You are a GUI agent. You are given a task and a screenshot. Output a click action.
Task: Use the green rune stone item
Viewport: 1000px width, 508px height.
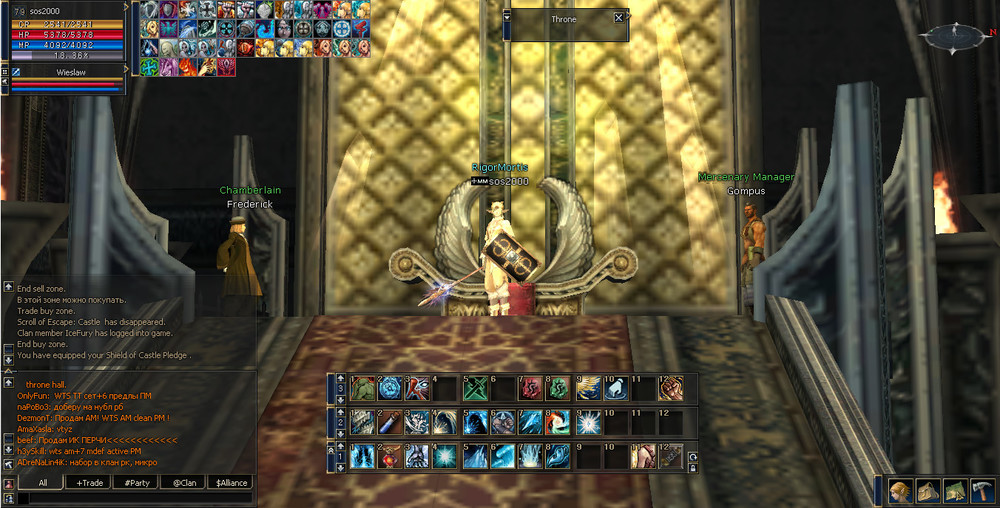(559, 388)
